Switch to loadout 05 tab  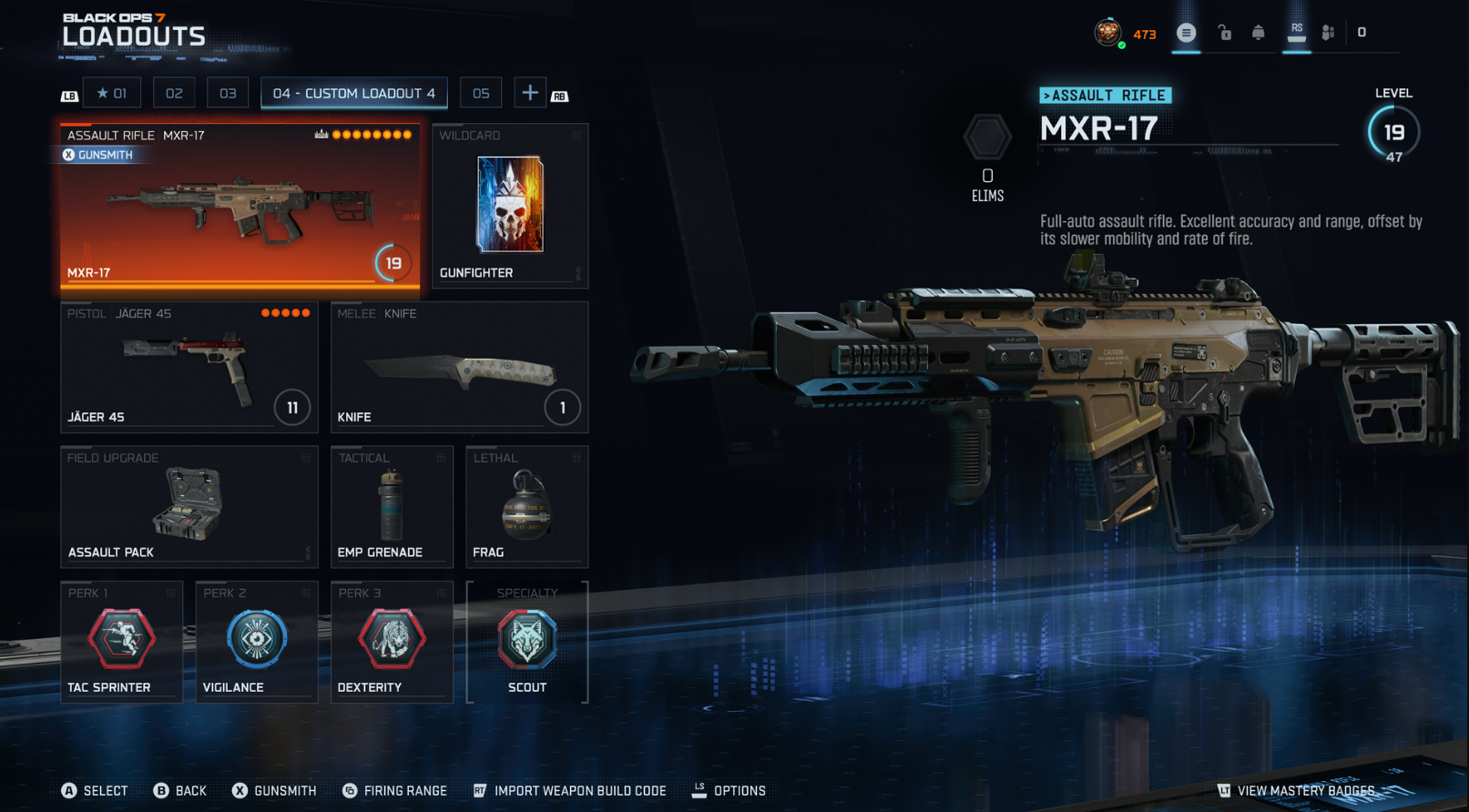tap(481, 93)
